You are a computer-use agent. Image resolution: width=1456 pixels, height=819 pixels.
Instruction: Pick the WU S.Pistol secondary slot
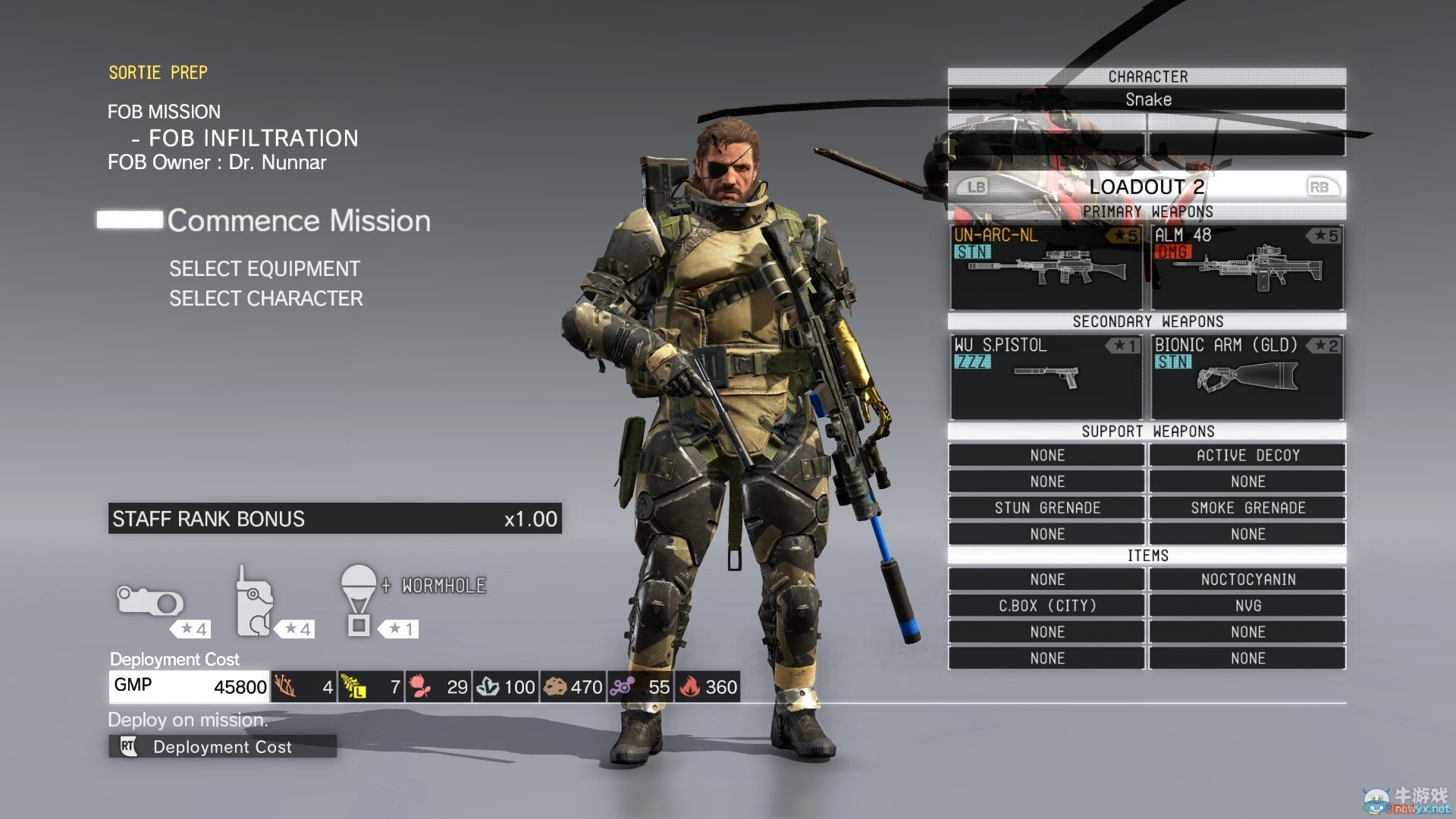tap(1046, 377)
